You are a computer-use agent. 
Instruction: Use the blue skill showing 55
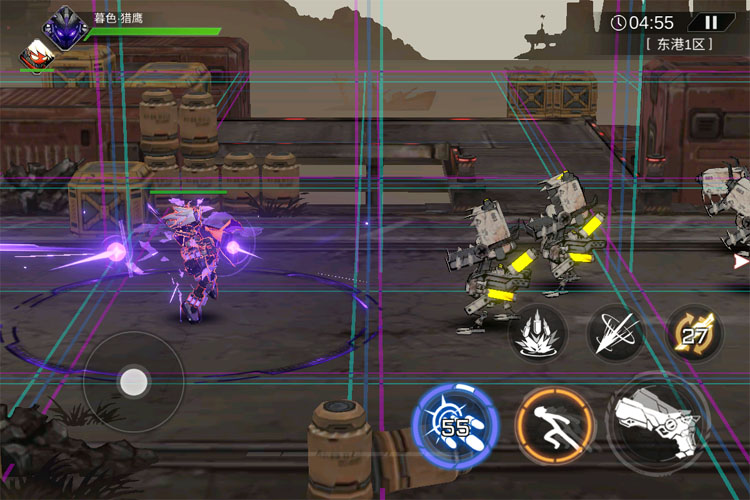point(455,424)
